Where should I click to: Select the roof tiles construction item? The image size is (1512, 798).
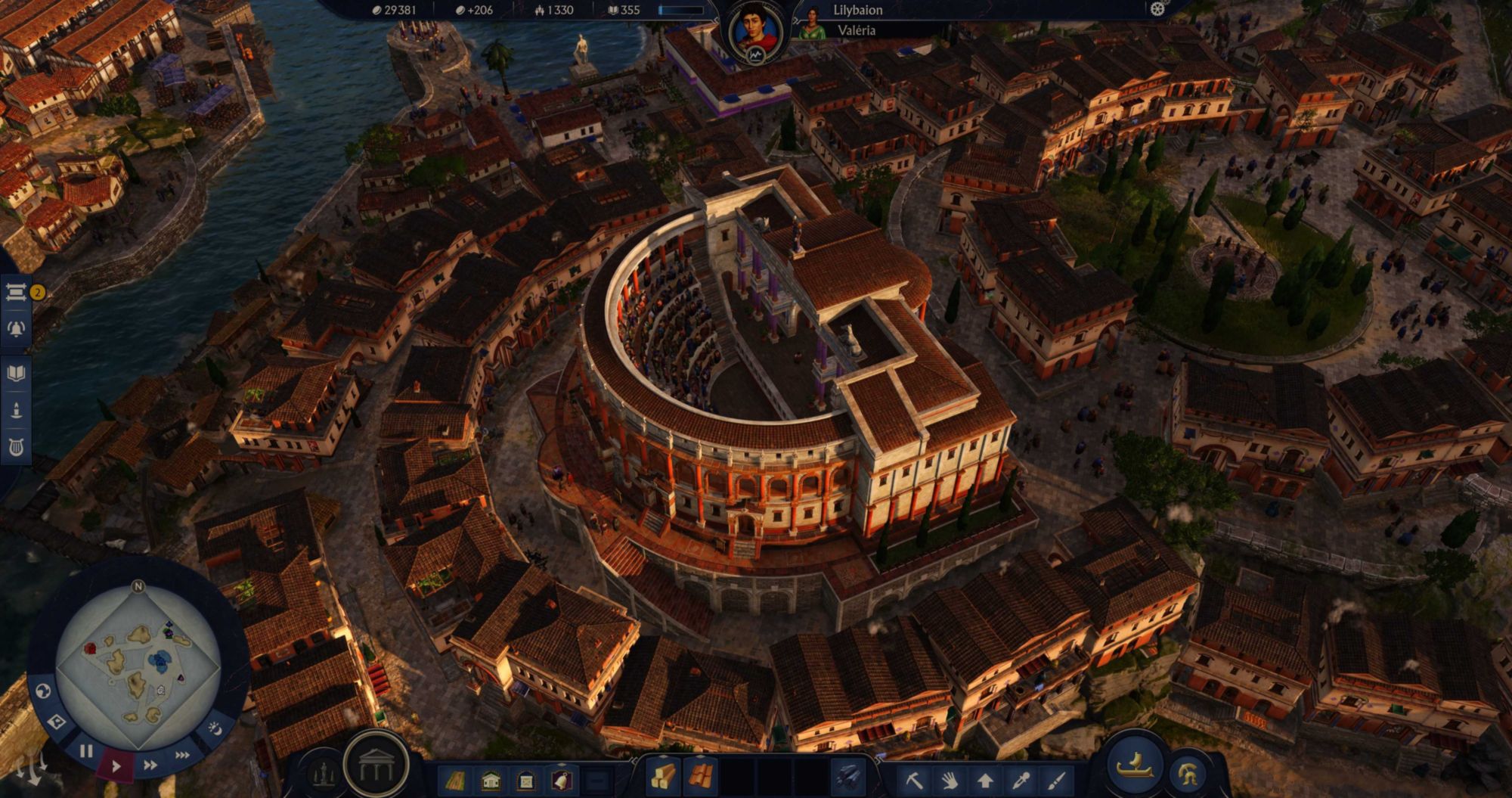(701, 777)
